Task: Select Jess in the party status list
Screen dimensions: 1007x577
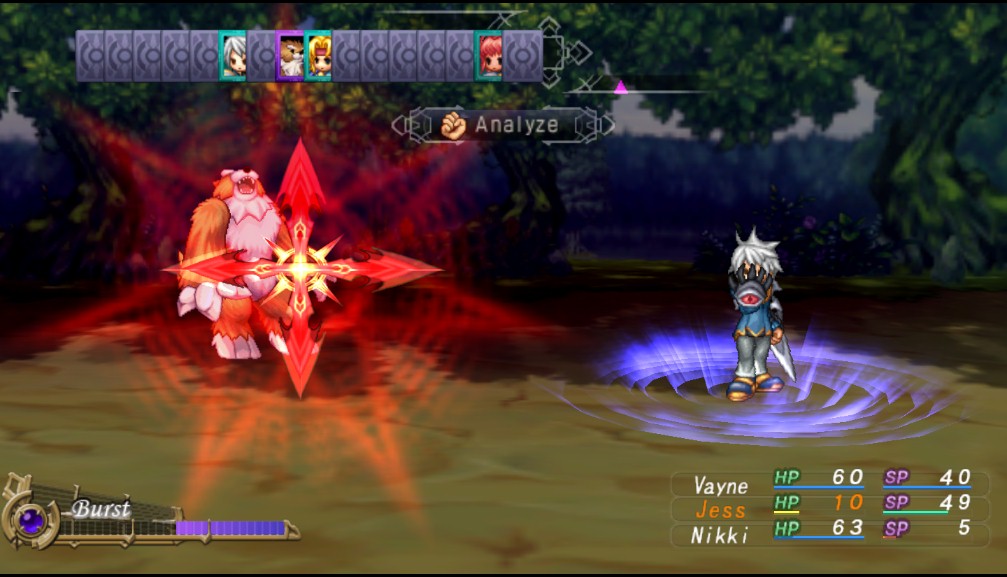Action: click(720, 510)
